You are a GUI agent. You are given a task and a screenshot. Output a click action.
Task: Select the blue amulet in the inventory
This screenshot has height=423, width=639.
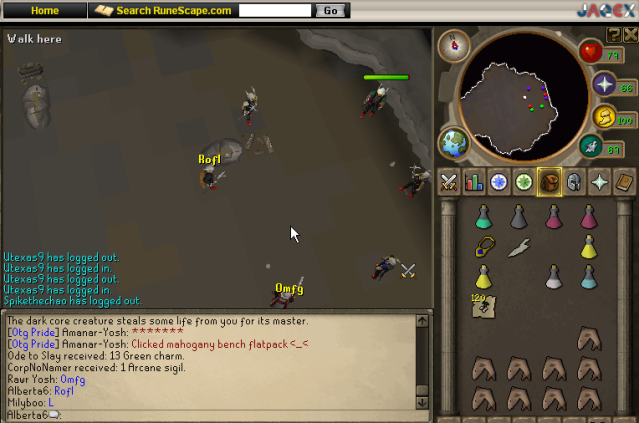pos(484,247)
